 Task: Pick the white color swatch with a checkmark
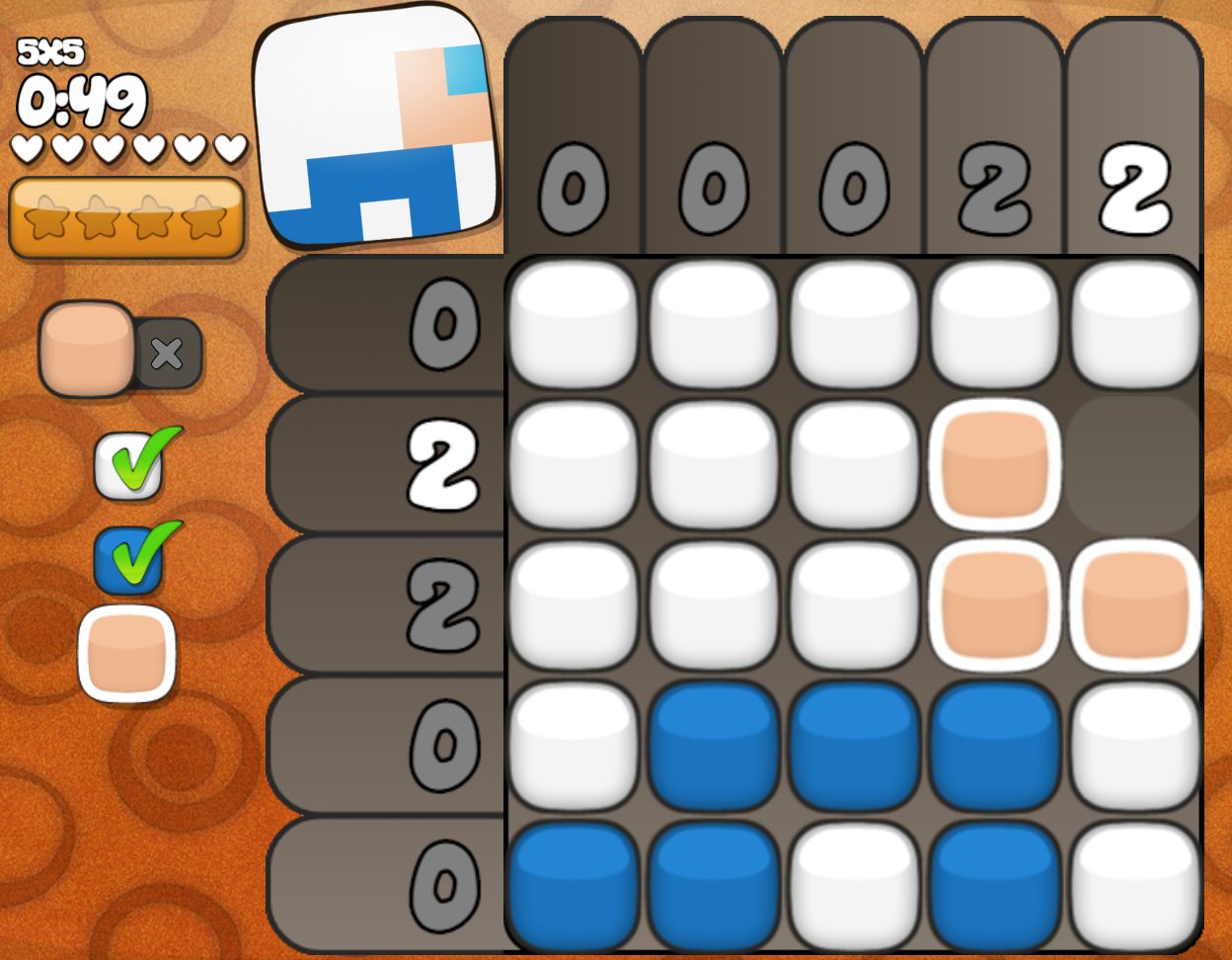click(128, 466)
